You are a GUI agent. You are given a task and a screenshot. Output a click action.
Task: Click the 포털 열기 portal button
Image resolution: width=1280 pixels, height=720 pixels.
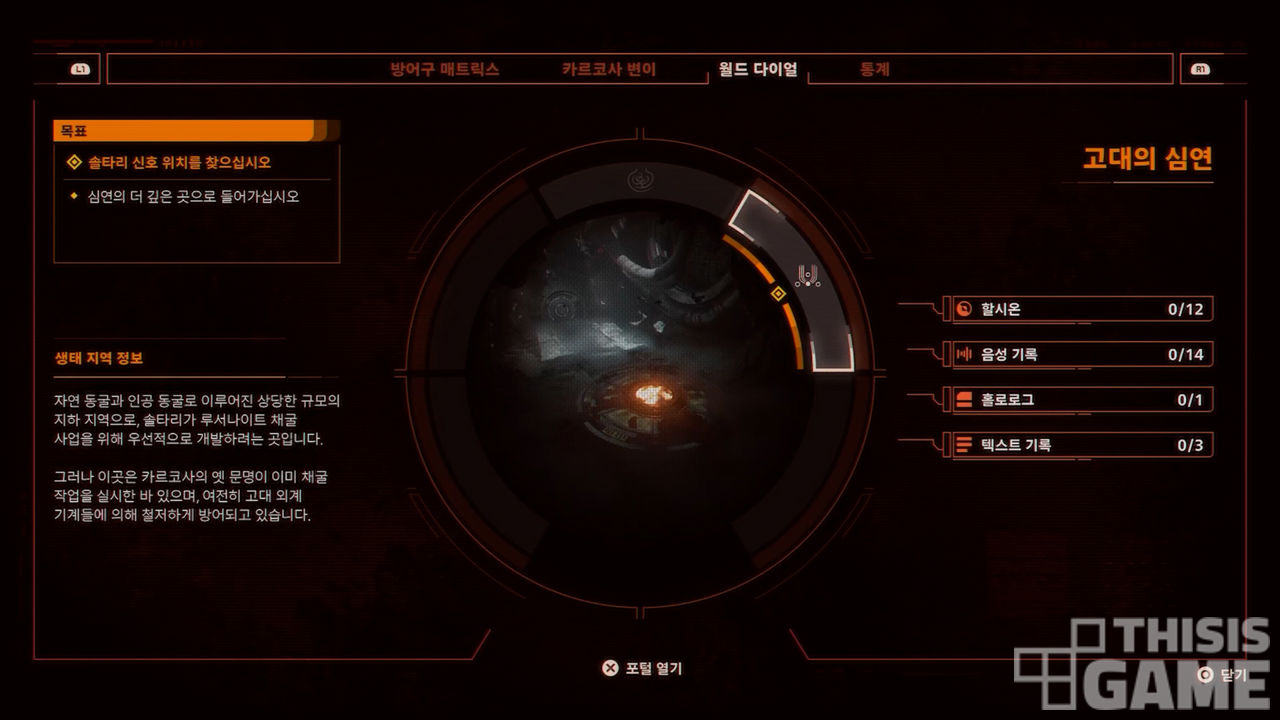click(x=642, y=668)
